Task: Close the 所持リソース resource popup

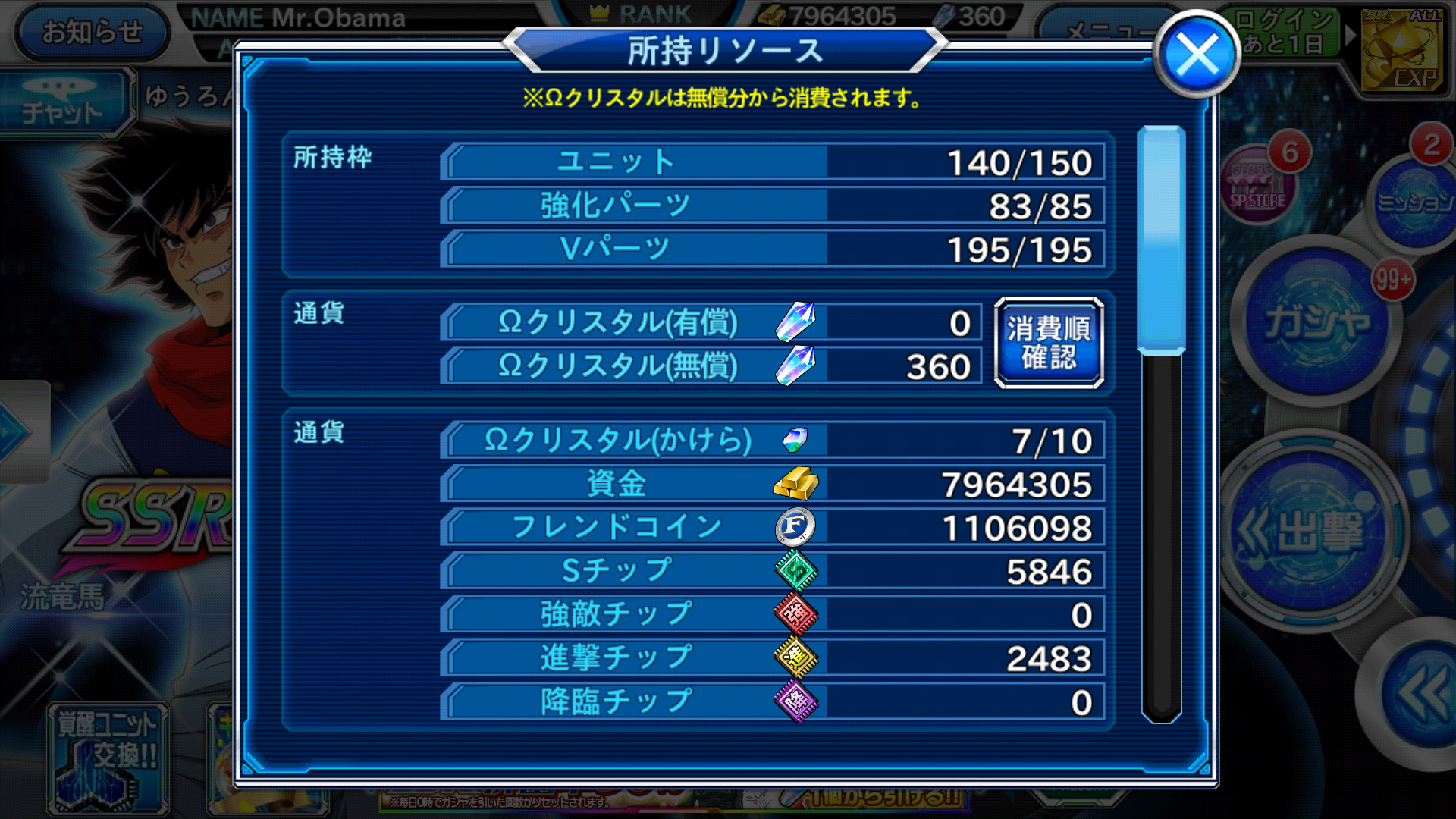Action: point(1197,55)
